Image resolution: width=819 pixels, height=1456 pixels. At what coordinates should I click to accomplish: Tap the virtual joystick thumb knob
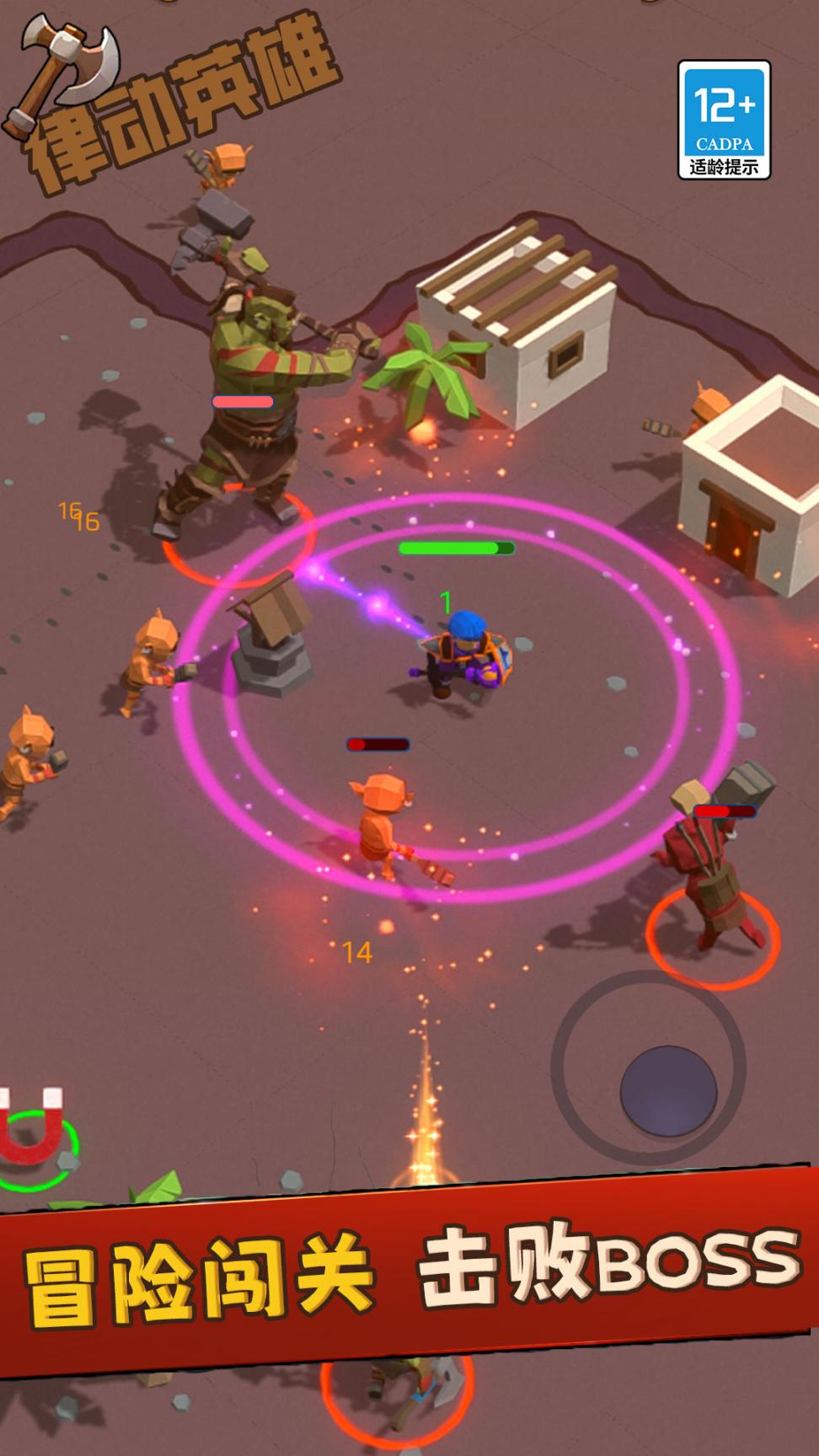[x=668, y=1091]
